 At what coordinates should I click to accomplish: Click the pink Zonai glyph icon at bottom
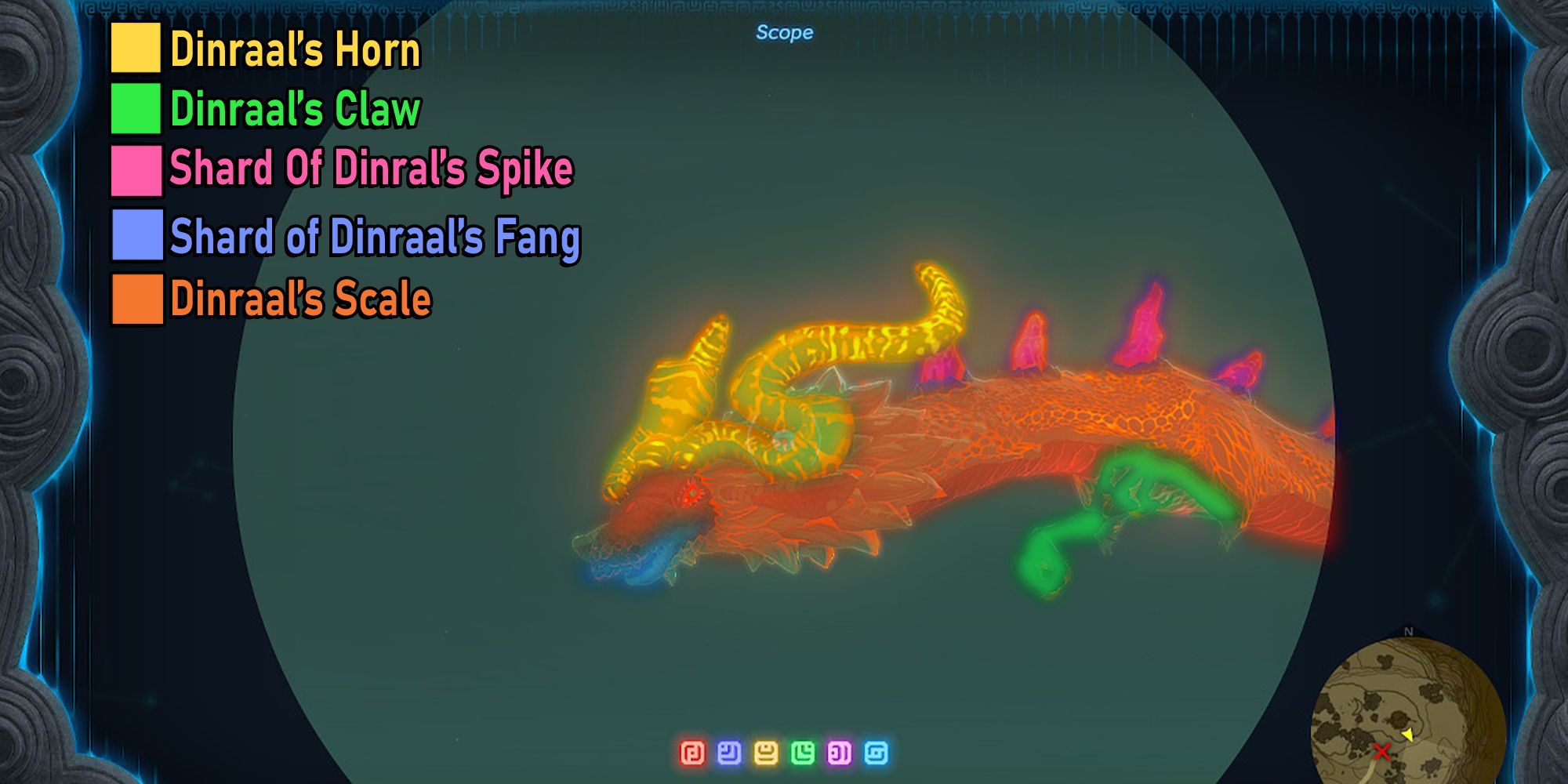click(839, 753)
